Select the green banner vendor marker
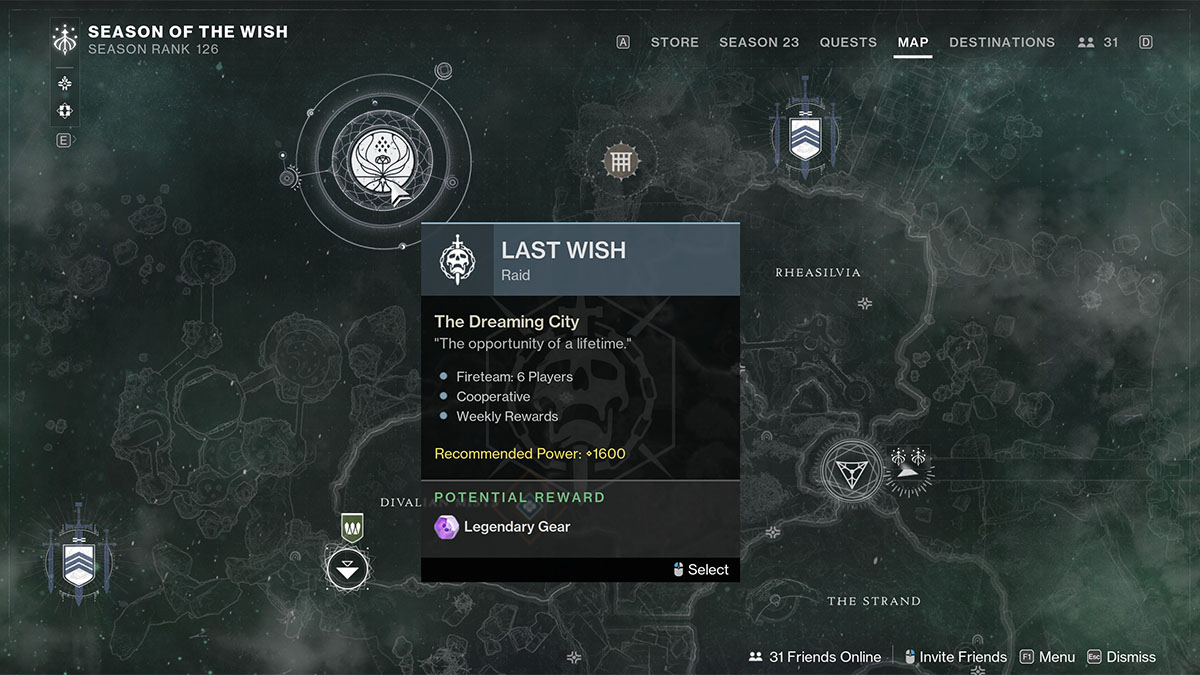The image size is (1200, 675). click(x=351, y=526)
